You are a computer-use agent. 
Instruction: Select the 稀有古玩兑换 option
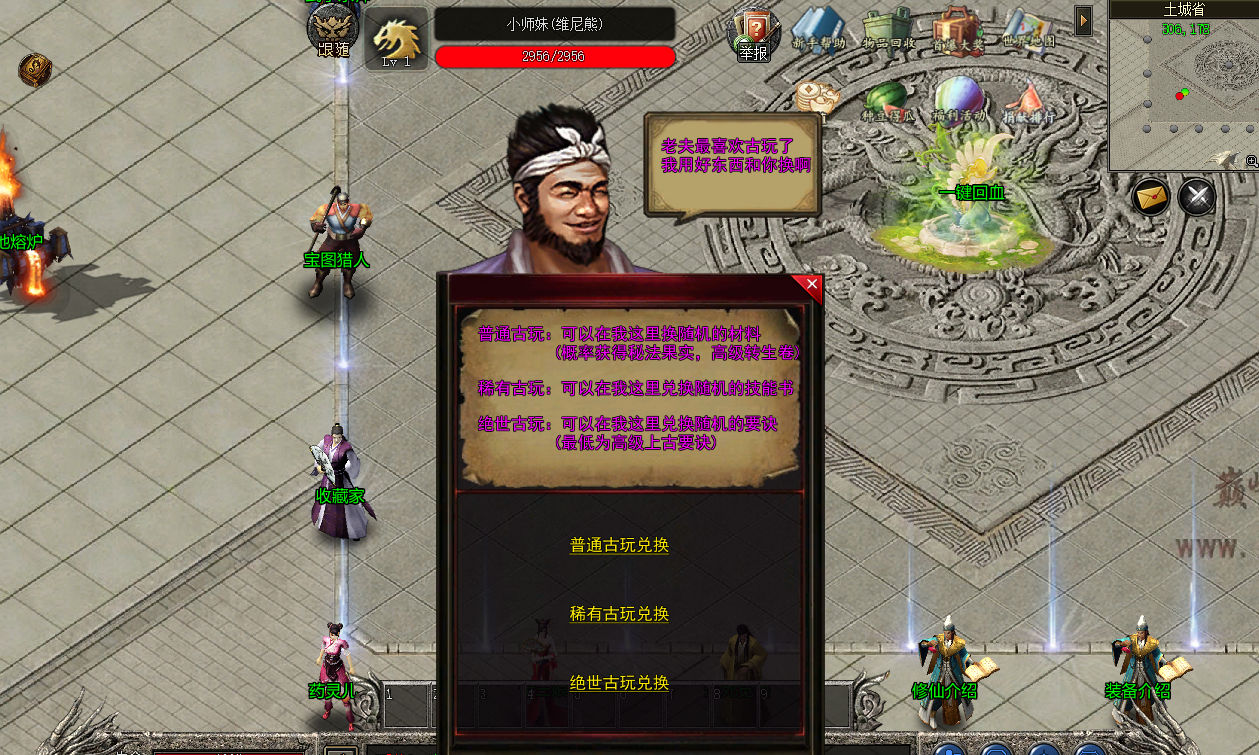[x=619, y=614]
